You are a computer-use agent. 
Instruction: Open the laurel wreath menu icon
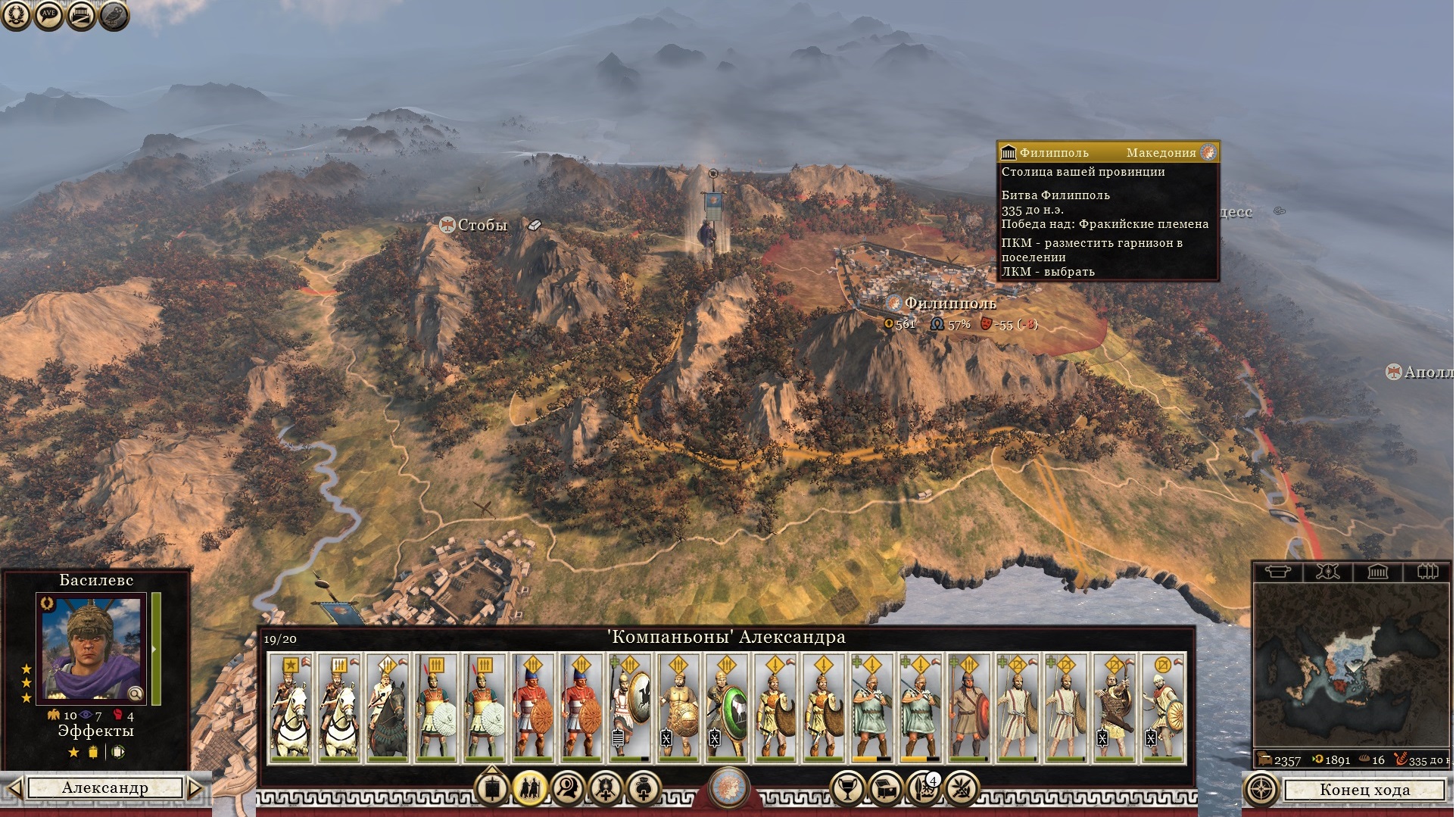[16, 15]
